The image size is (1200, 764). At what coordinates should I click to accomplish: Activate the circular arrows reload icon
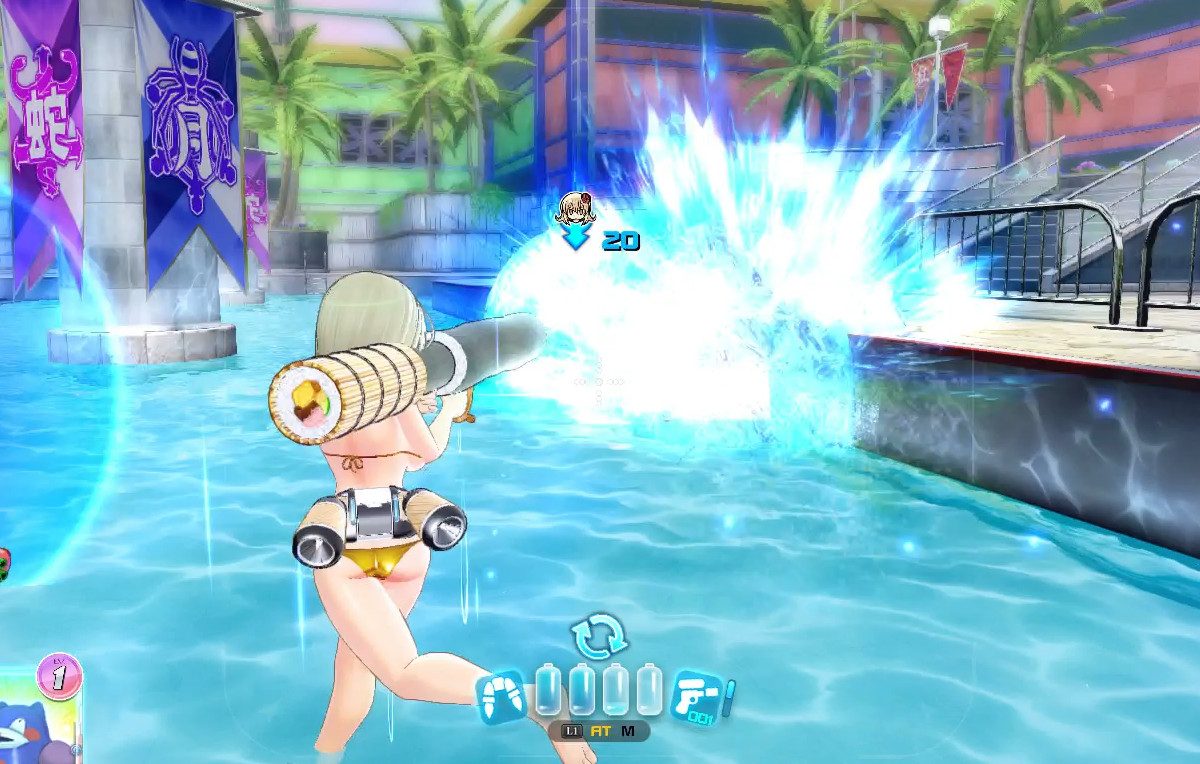click(598, 636)
